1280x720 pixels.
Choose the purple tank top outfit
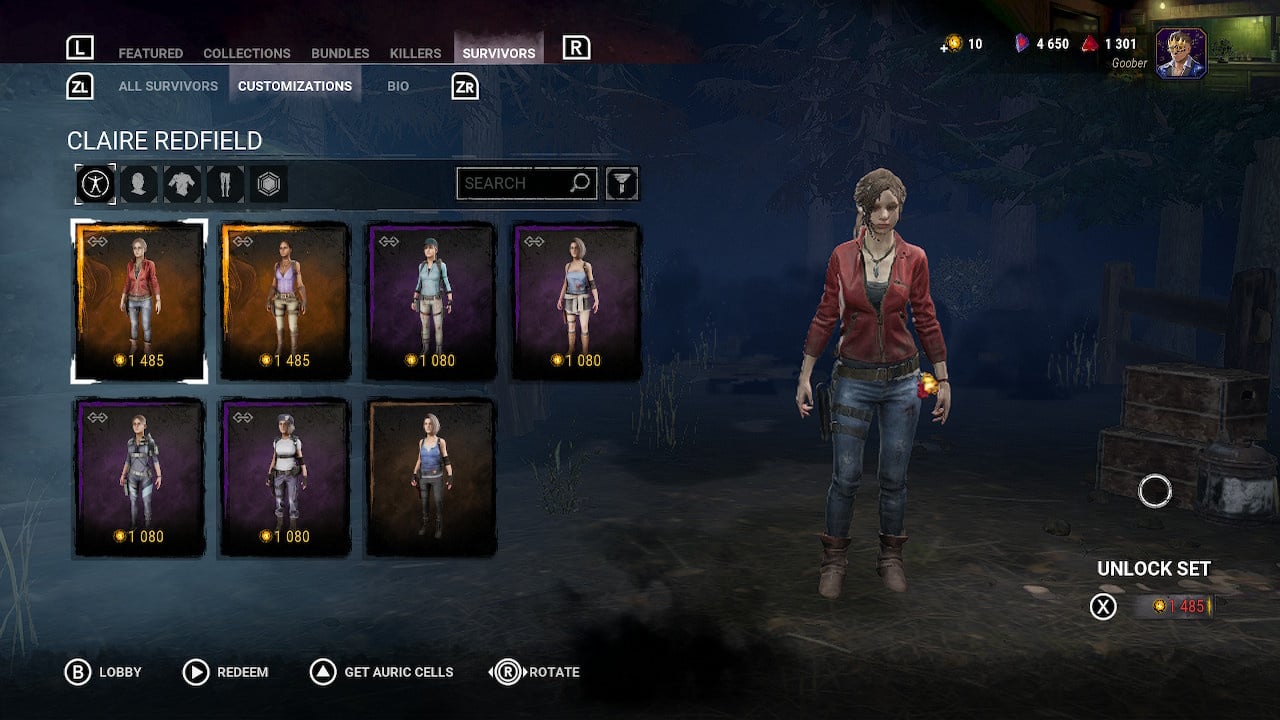[285, 300]
